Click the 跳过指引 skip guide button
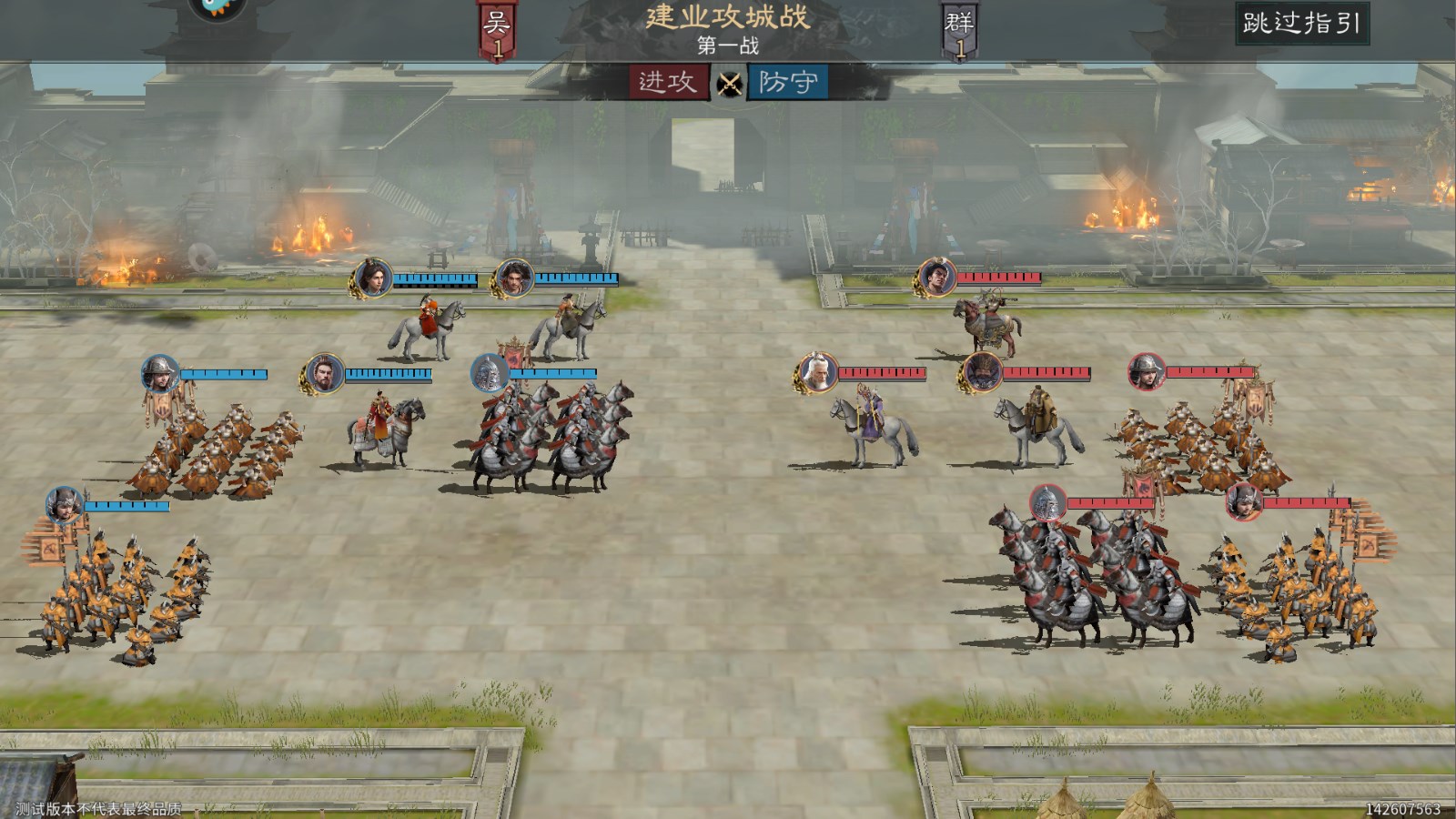 (1301, 23)
